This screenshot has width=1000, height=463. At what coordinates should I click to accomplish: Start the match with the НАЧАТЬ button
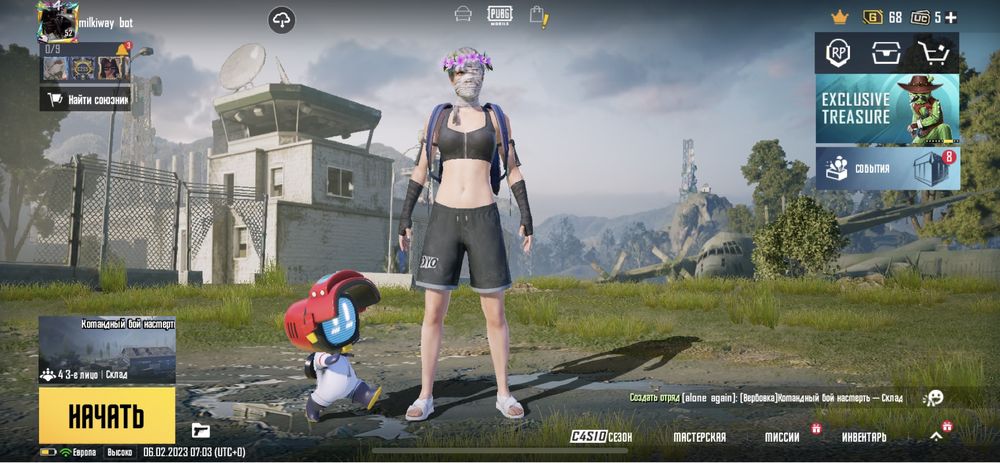click(x=106, y=415)
